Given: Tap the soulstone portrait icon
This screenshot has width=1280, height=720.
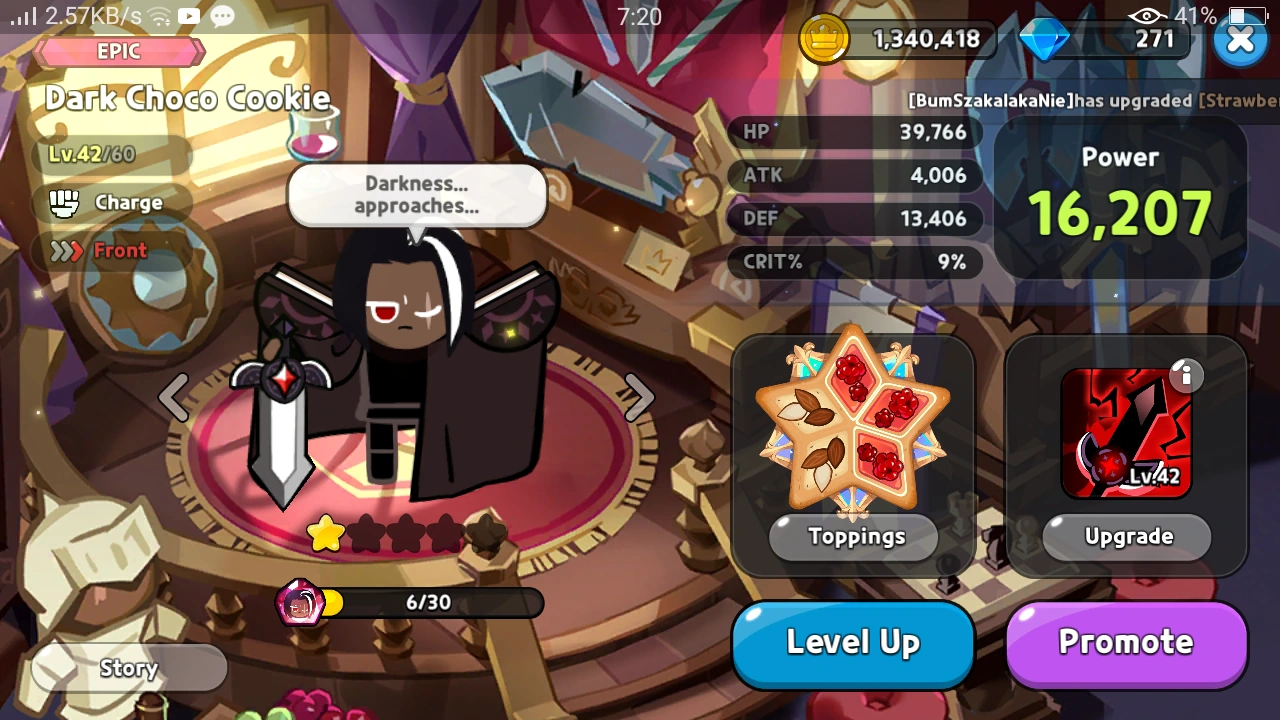Looking at the screenshot, I should 302,603.
